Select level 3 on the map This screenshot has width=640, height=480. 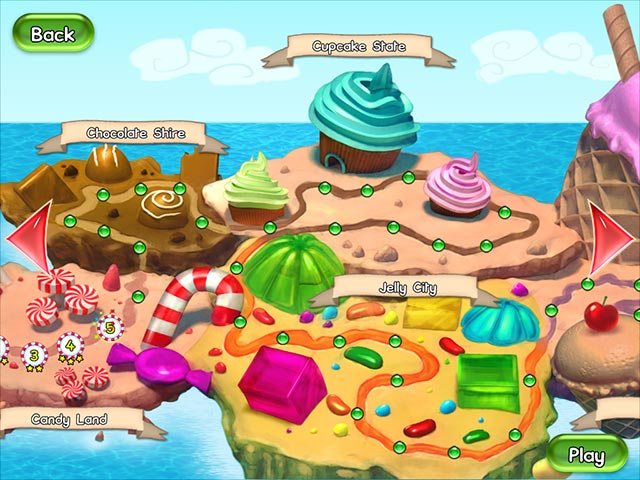pos(35,352)
